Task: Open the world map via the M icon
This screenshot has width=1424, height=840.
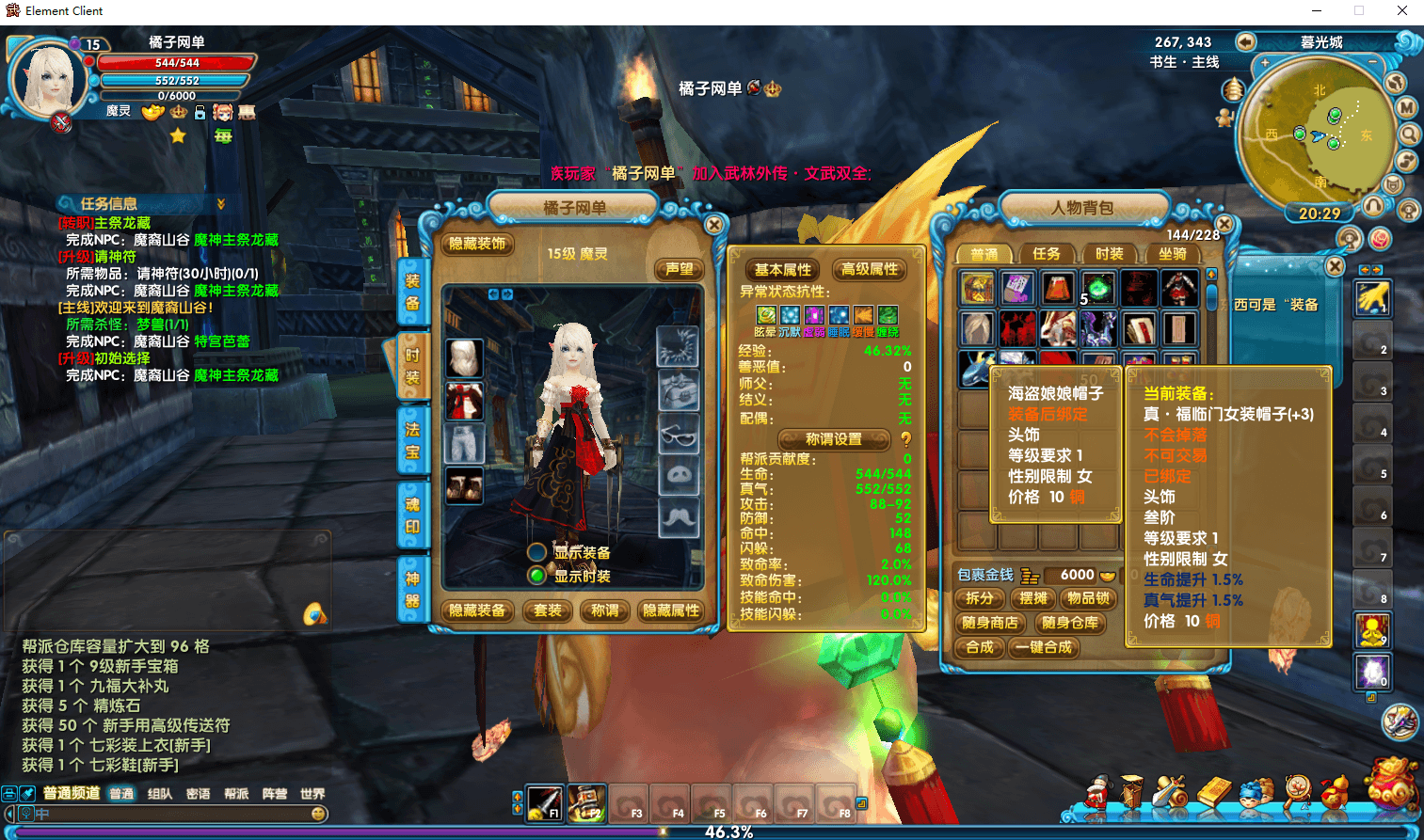Action: [x=1405, y=106]
